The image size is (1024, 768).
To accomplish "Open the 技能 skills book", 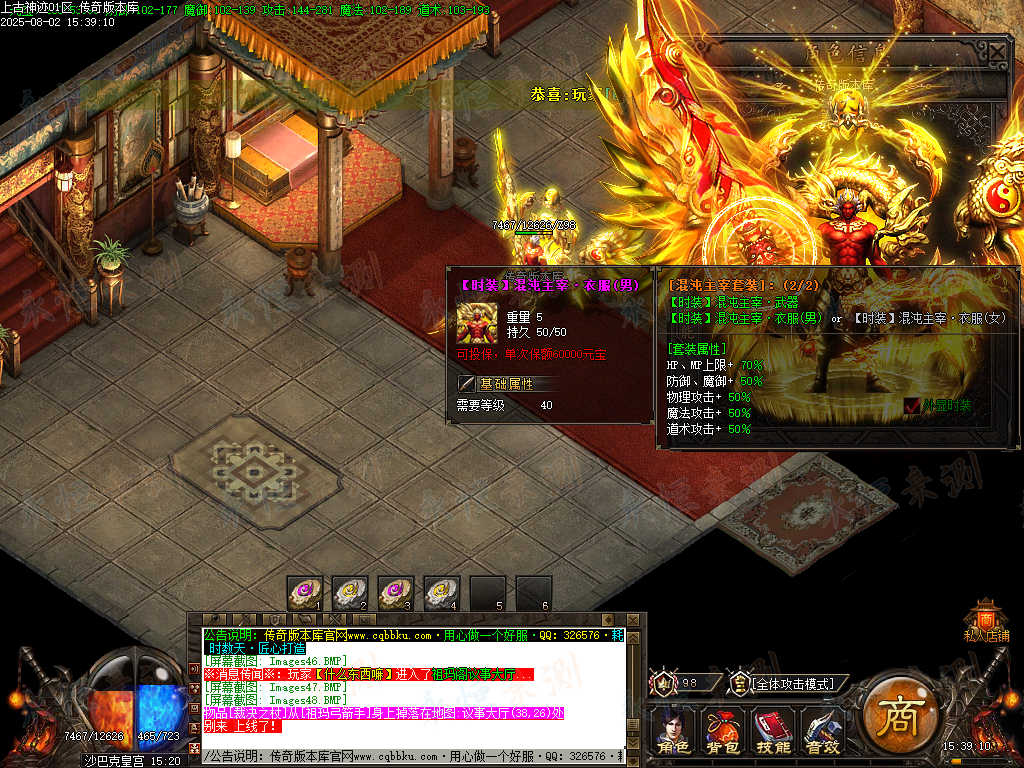I will tap(772, 731).
